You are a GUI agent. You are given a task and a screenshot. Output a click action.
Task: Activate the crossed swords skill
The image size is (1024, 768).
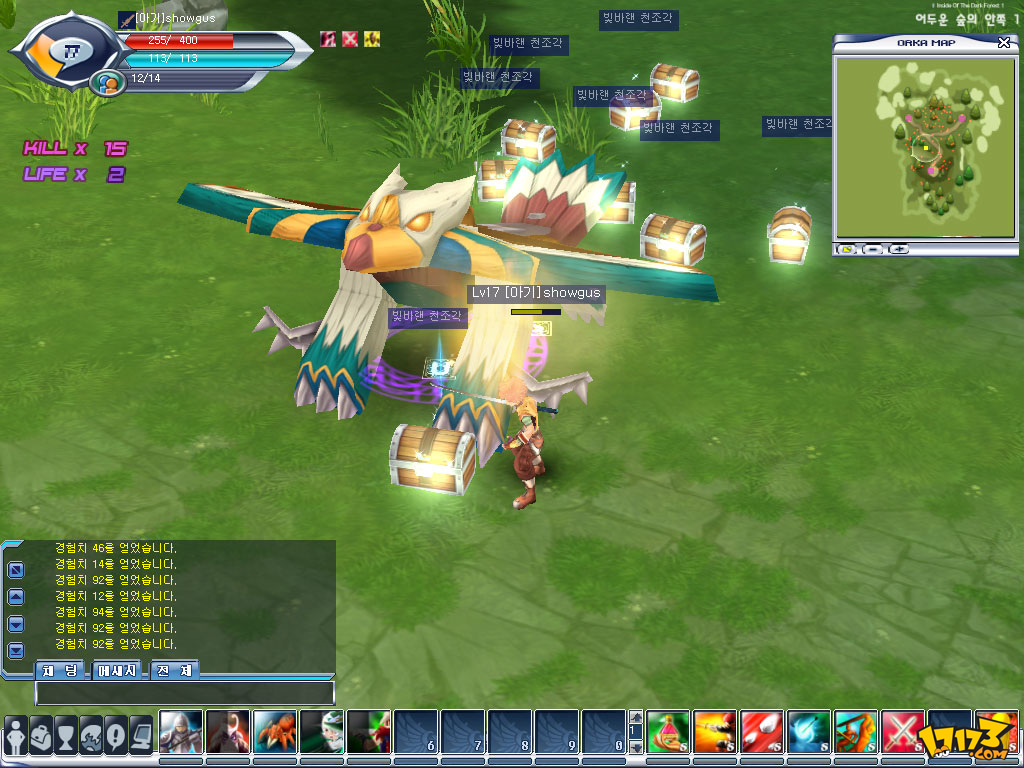(903, 732)
